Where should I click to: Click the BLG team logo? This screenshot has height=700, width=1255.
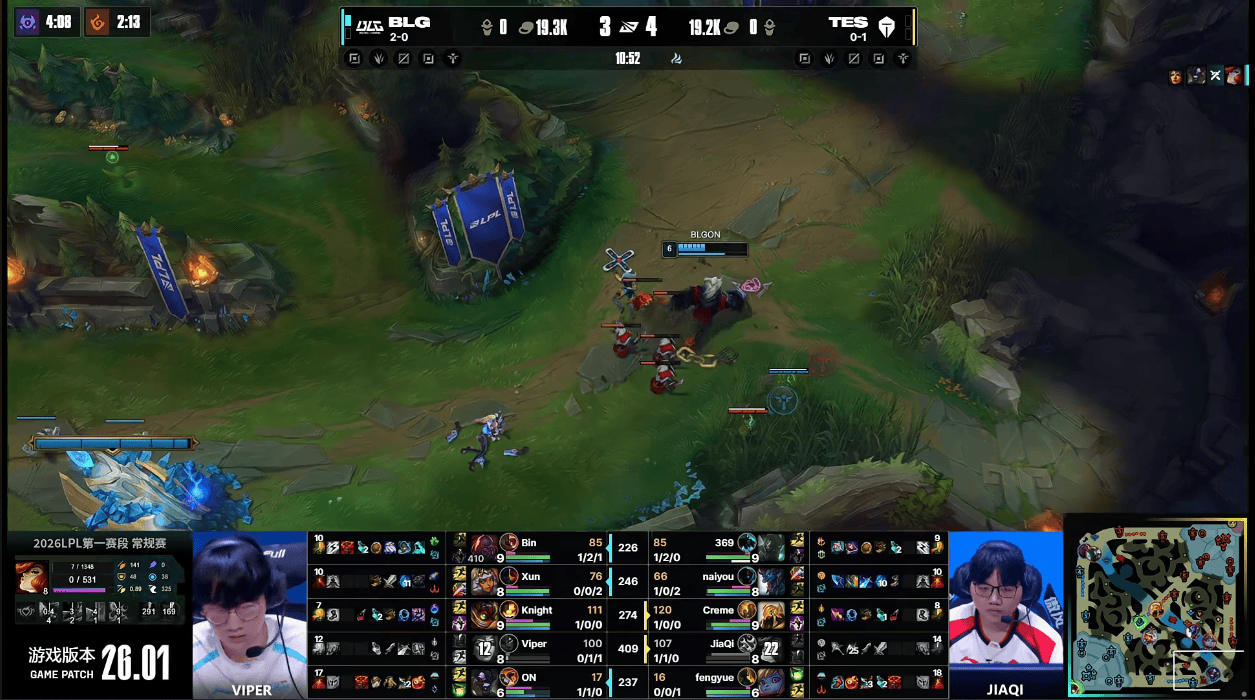370,24
